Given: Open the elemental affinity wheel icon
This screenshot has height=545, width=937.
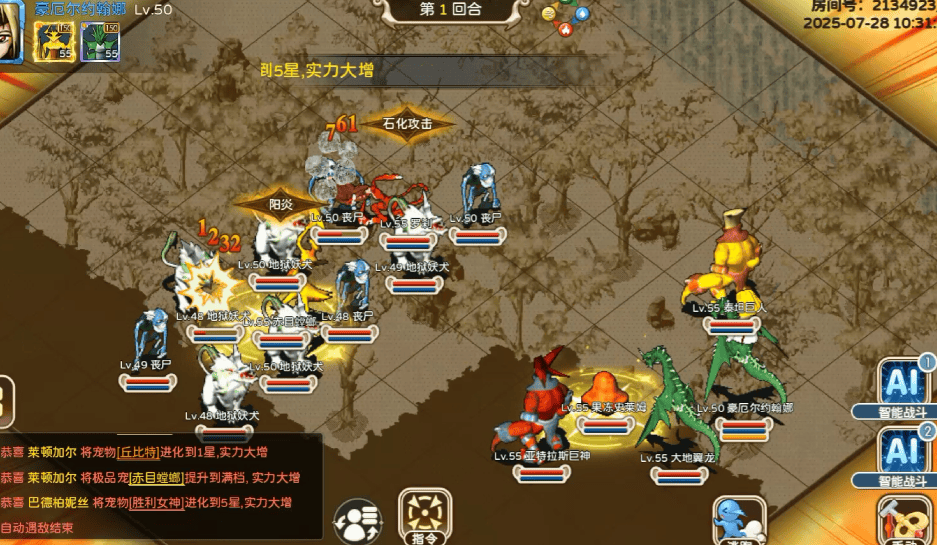Looking at the screenshot, I should 565,17.
